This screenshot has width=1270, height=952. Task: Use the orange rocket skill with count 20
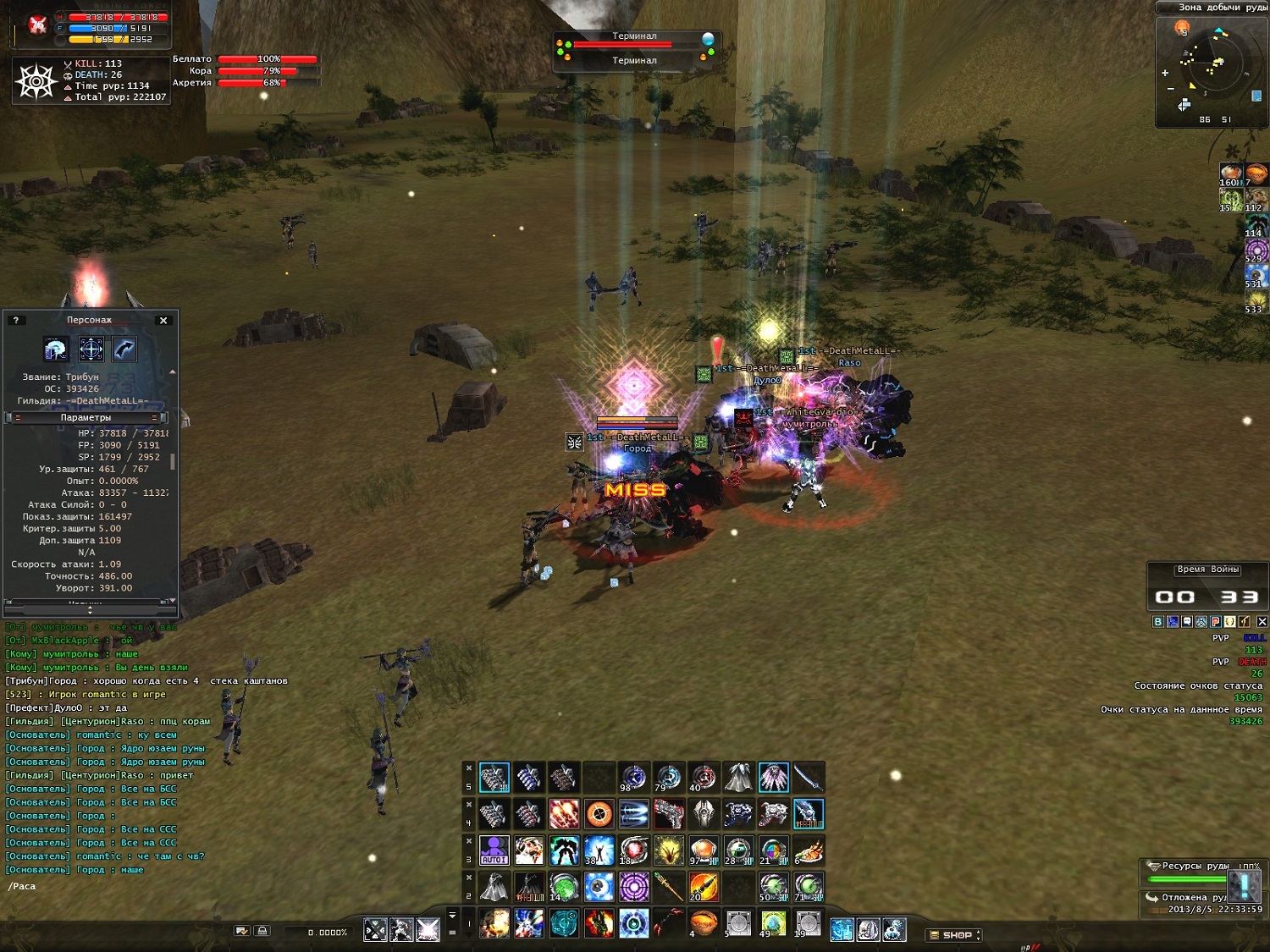(x=703, y=886)
